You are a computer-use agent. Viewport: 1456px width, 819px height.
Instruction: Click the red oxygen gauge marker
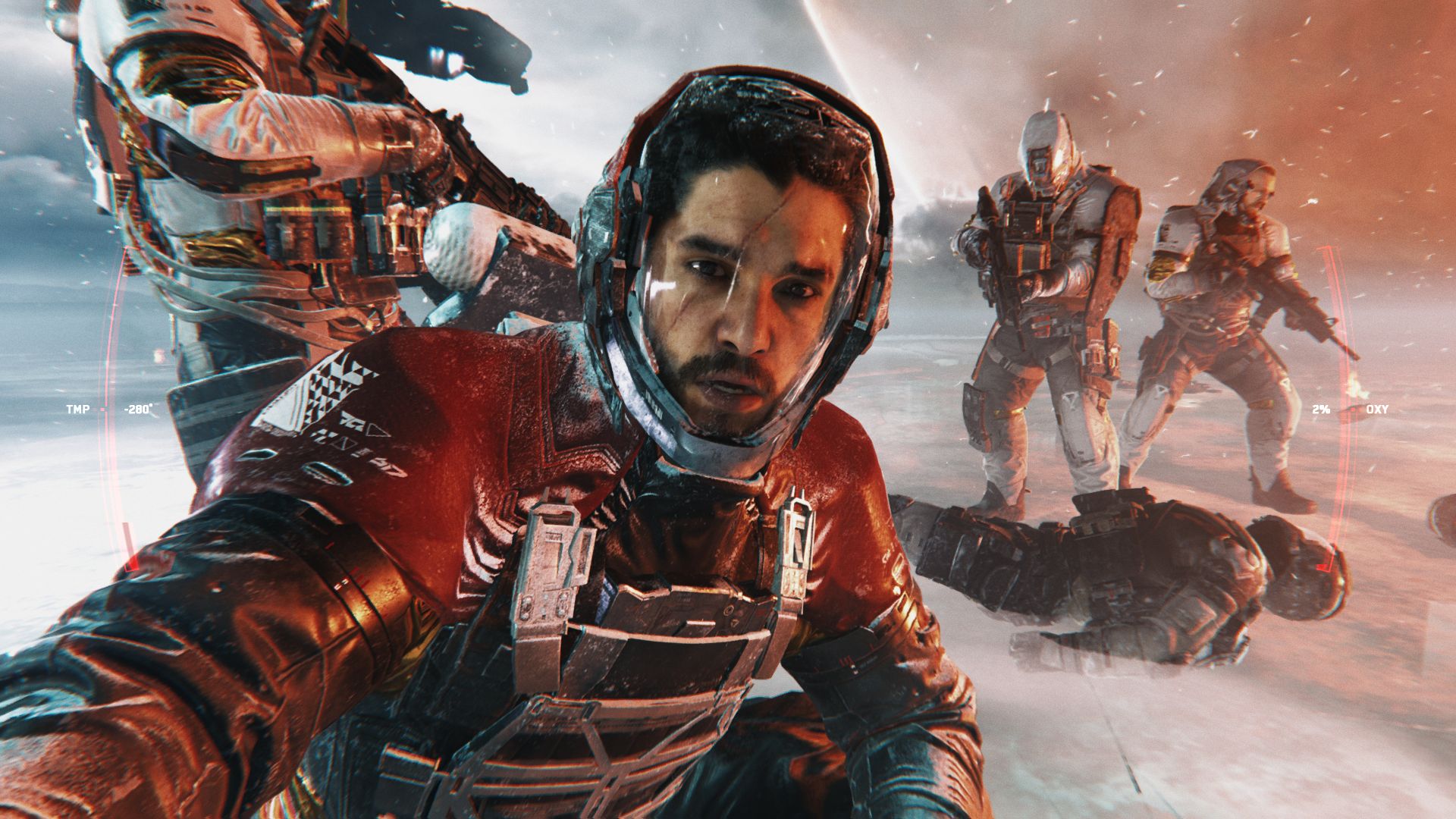point(1353,409)
